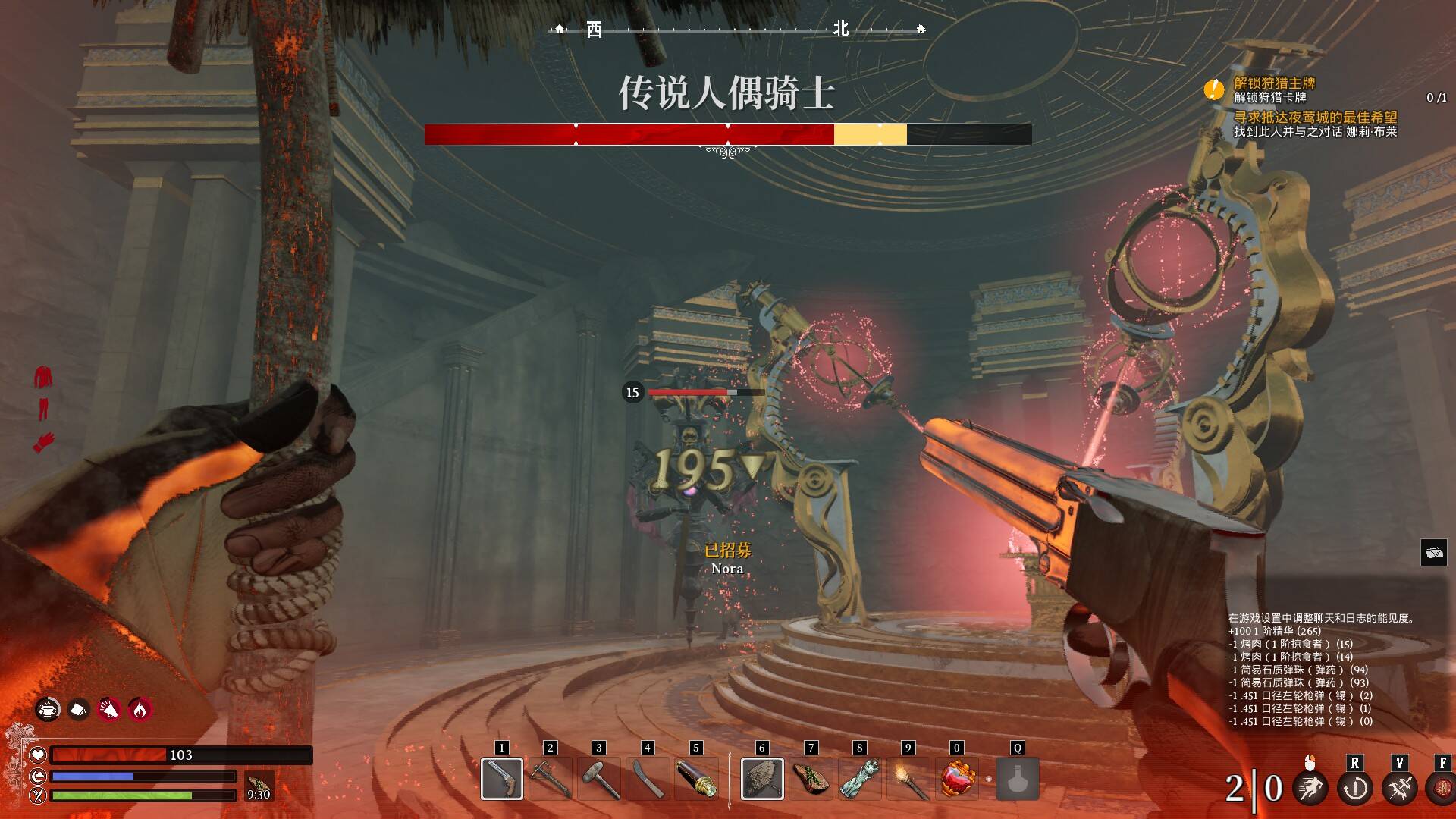Choose the machete blade hotbar slot
Screen dimensions: 1456x819
tap(647, 778)
